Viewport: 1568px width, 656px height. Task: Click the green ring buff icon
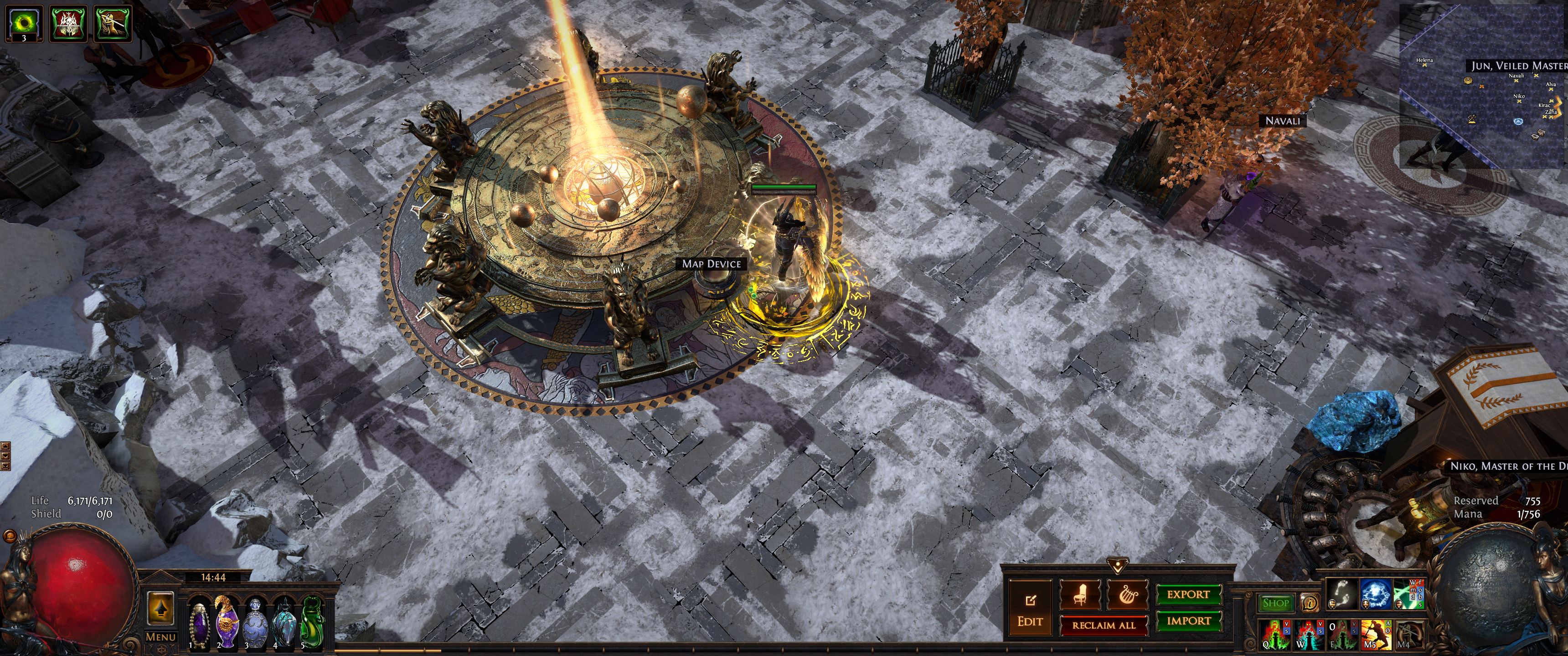pos(24,23)
